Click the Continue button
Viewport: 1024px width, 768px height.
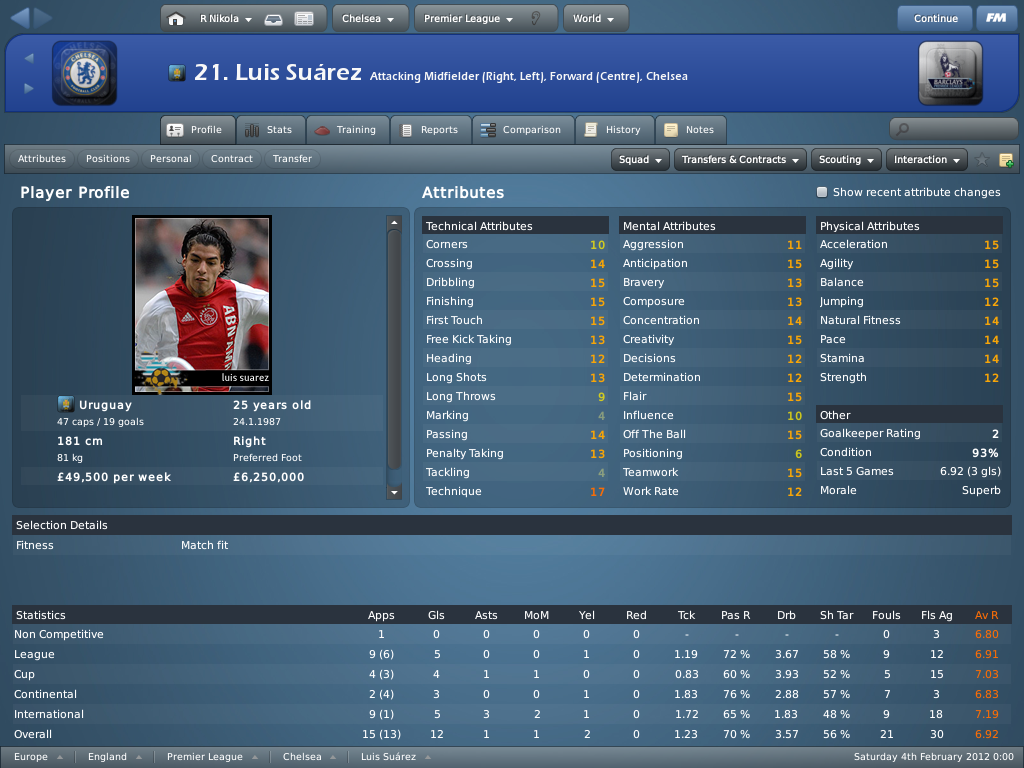click(935, 18)
